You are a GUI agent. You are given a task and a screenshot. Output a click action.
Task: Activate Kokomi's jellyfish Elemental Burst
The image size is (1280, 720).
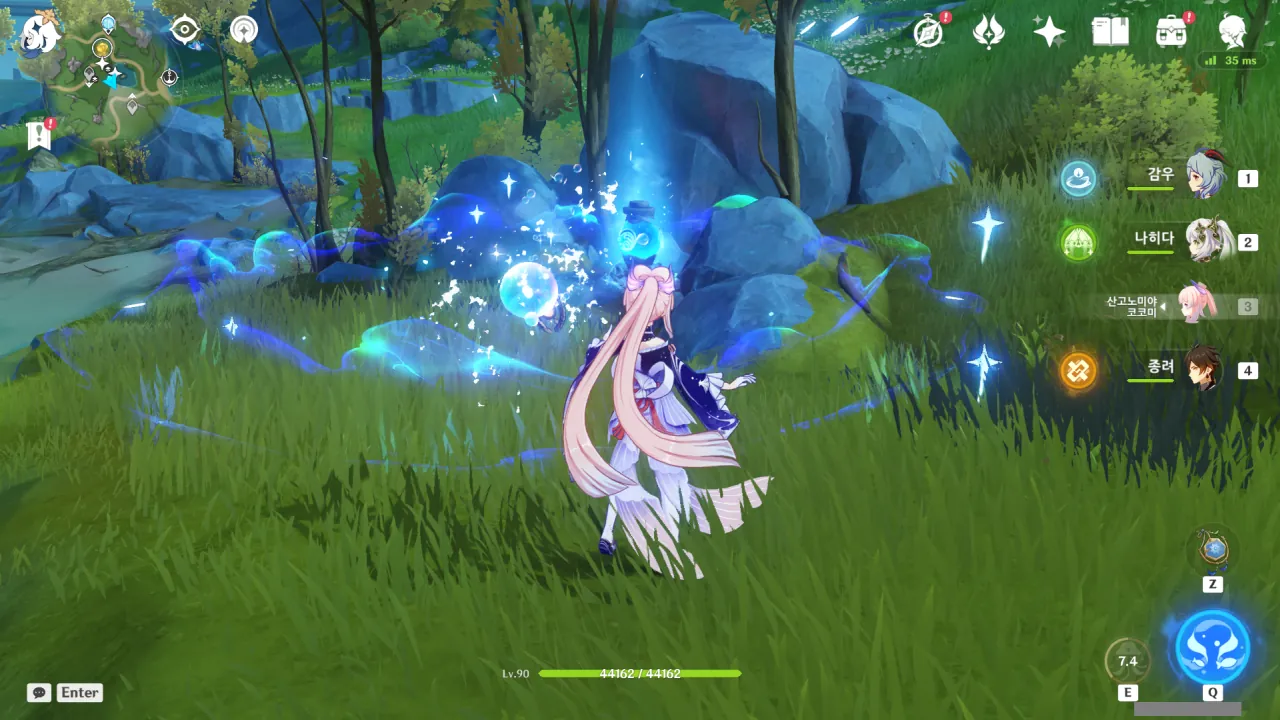click(x=1212, y=647)
